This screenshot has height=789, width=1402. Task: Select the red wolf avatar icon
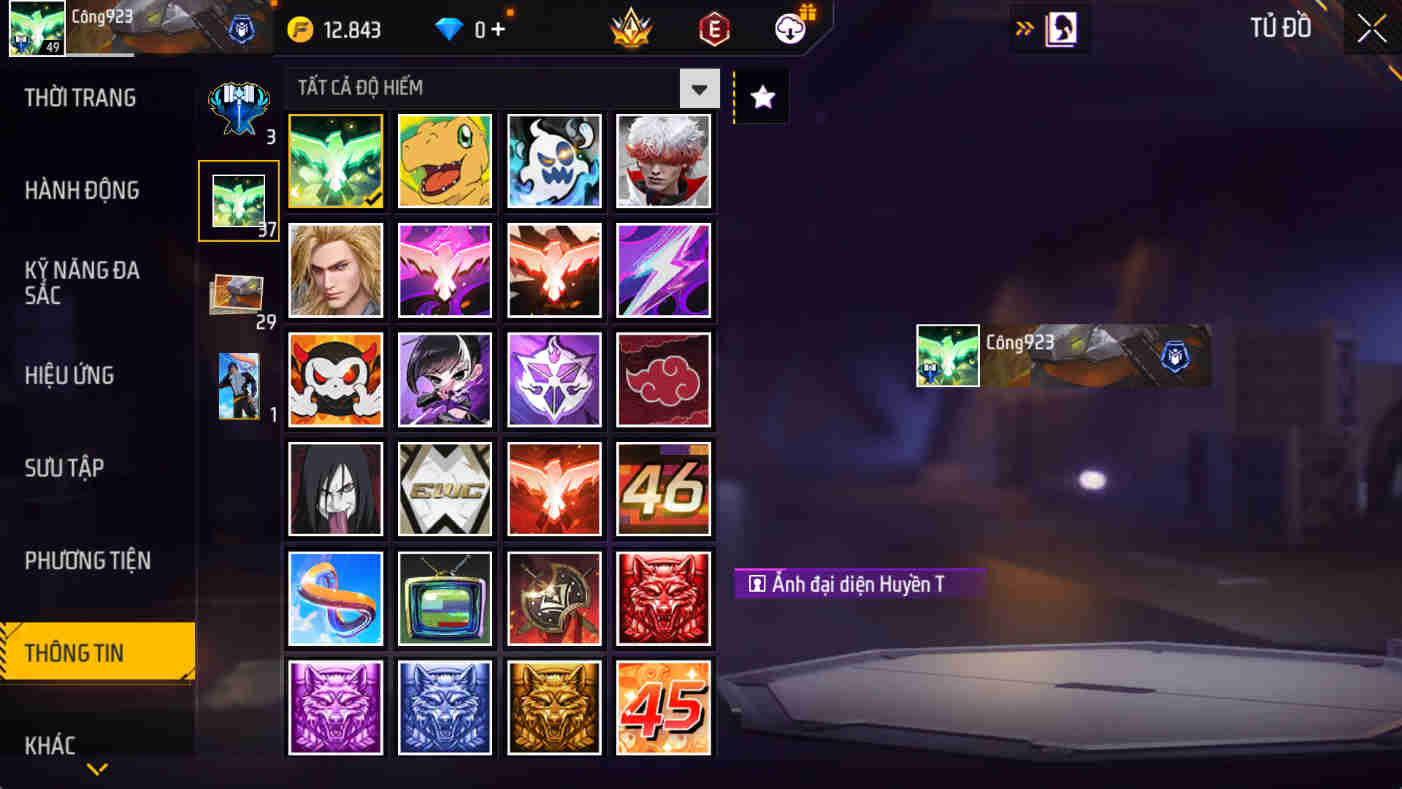click(664, 598)
